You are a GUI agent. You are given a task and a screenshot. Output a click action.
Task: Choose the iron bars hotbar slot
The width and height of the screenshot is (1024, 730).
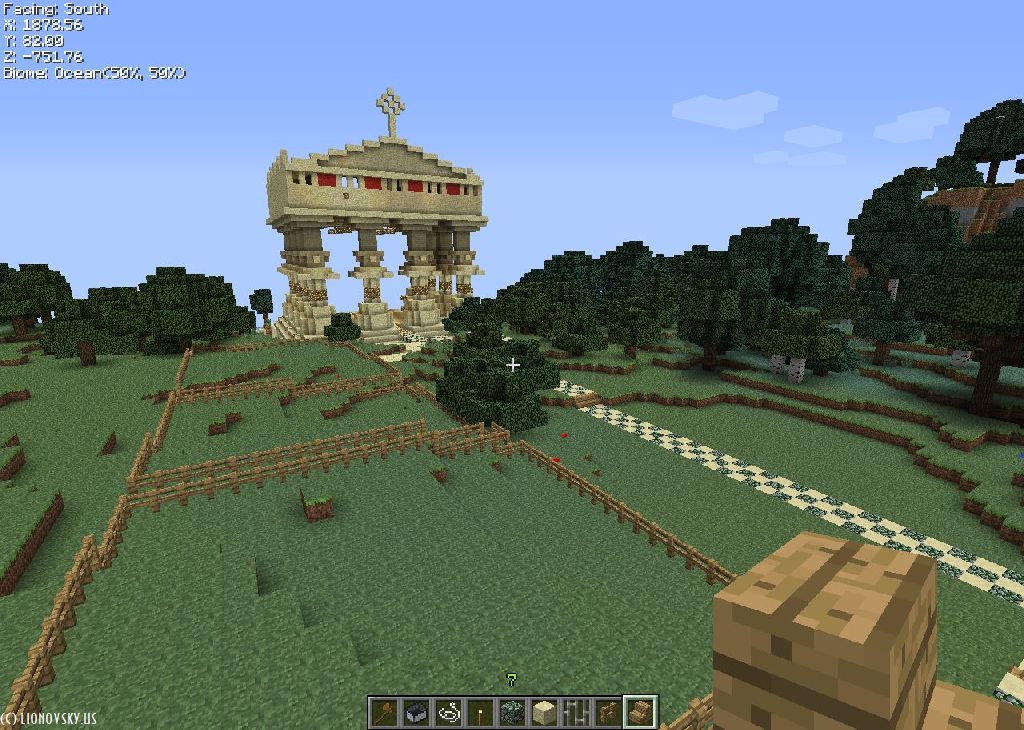(576, 712)
